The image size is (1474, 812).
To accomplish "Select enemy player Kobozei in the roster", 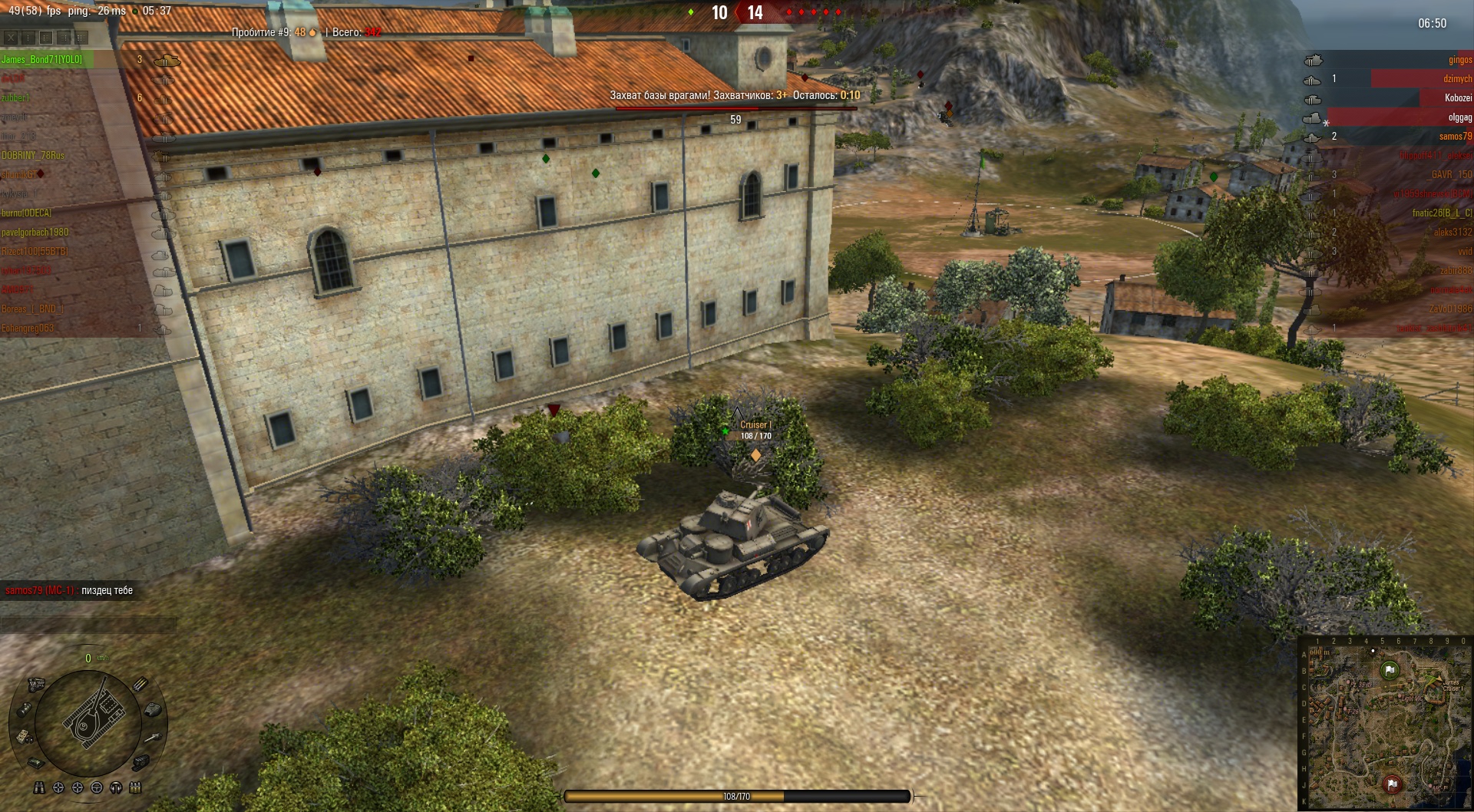I will pos(1457,98).
